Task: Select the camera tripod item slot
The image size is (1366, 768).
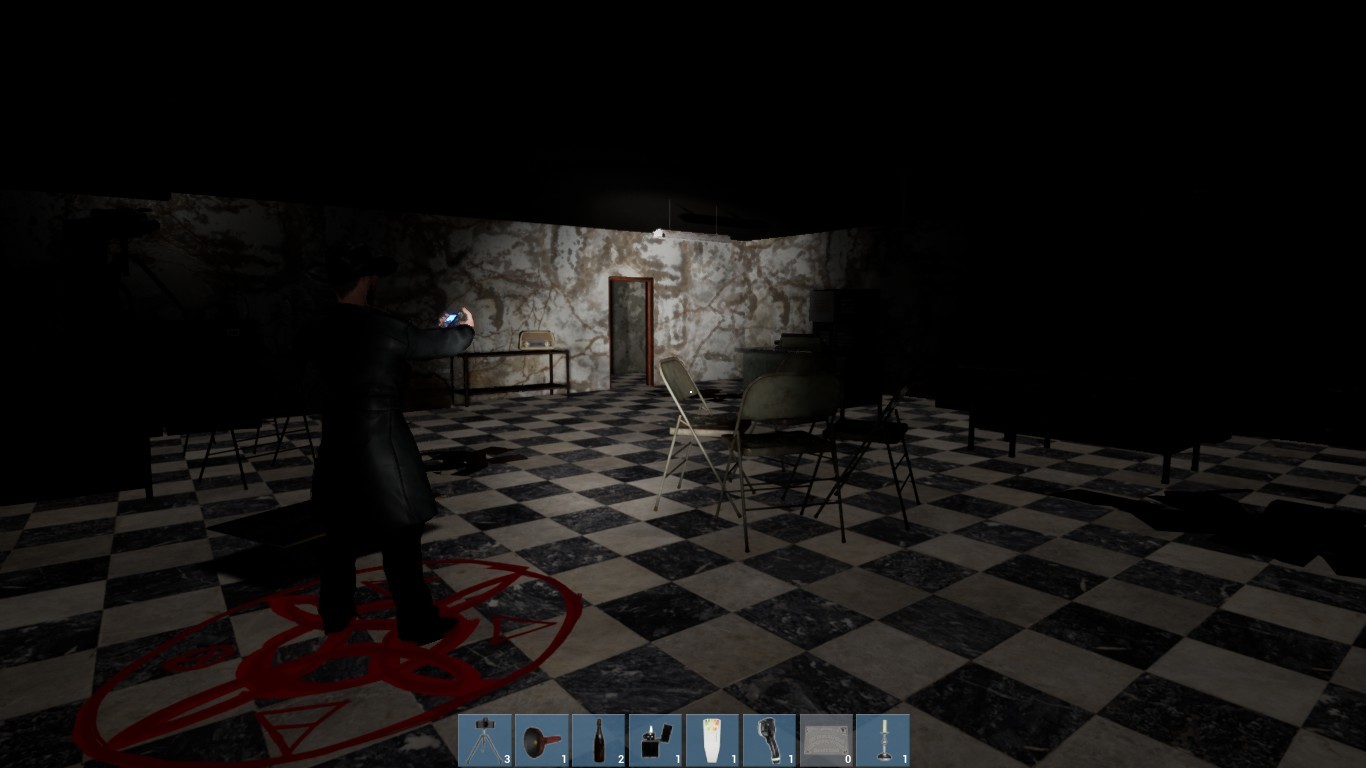Action: pos(486,737)
